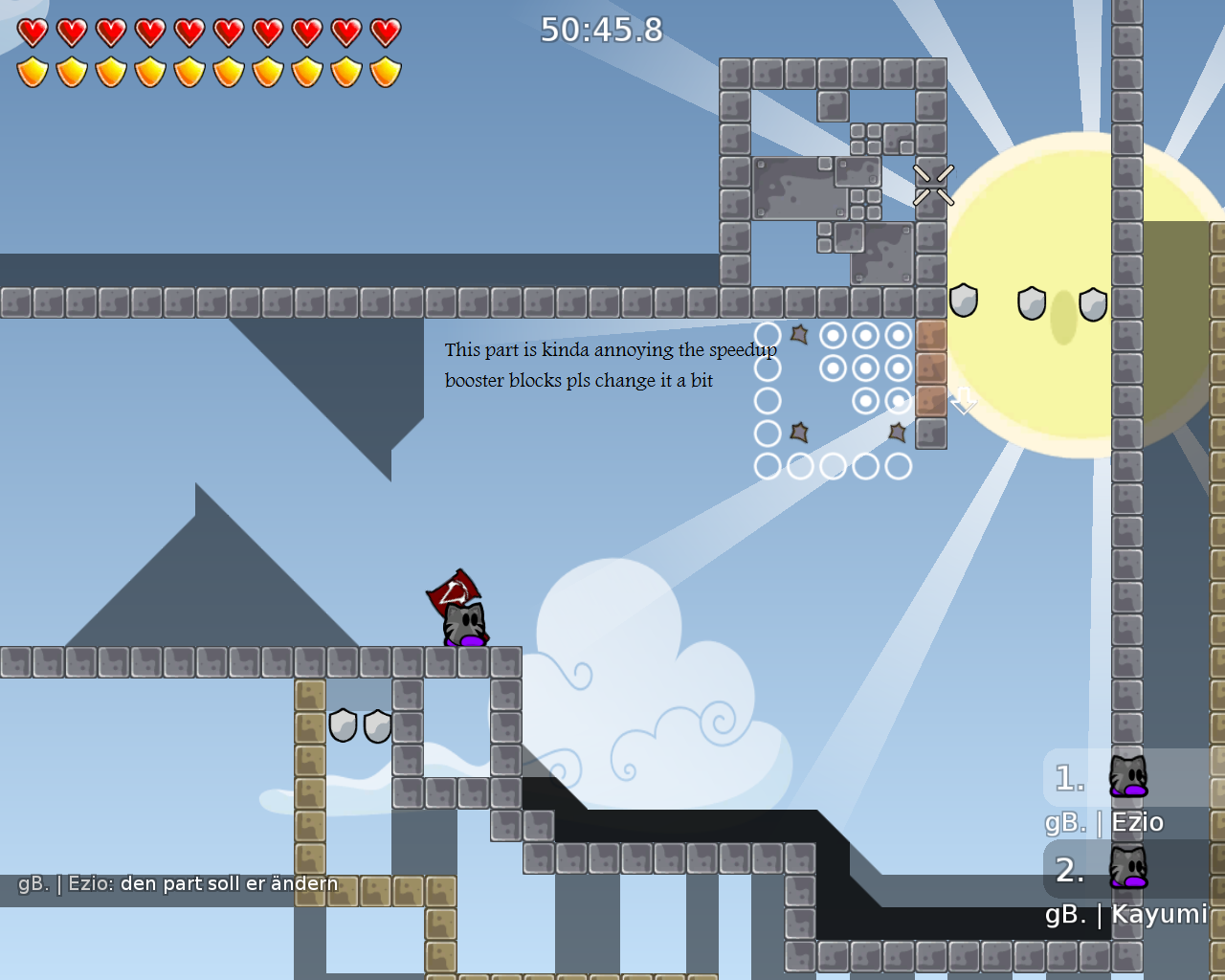
Task: Click the chat message from gB. | Ezio
Action: 178,883
